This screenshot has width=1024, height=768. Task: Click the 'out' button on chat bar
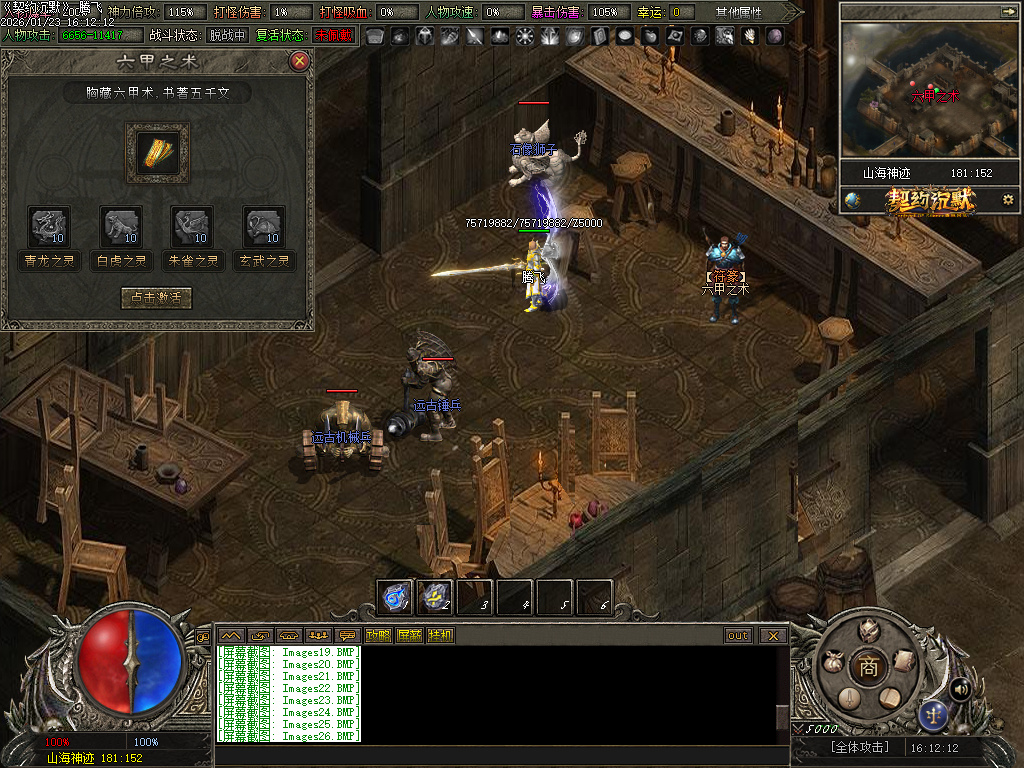tap(738, 635)
